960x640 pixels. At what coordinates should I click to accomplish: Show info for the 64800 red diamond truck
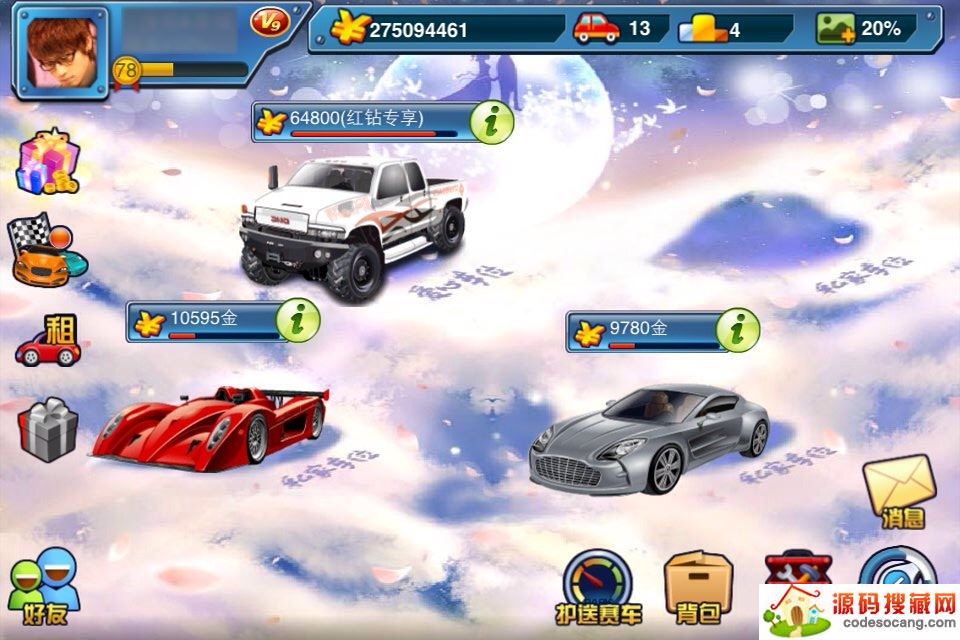tap(492, 123)
